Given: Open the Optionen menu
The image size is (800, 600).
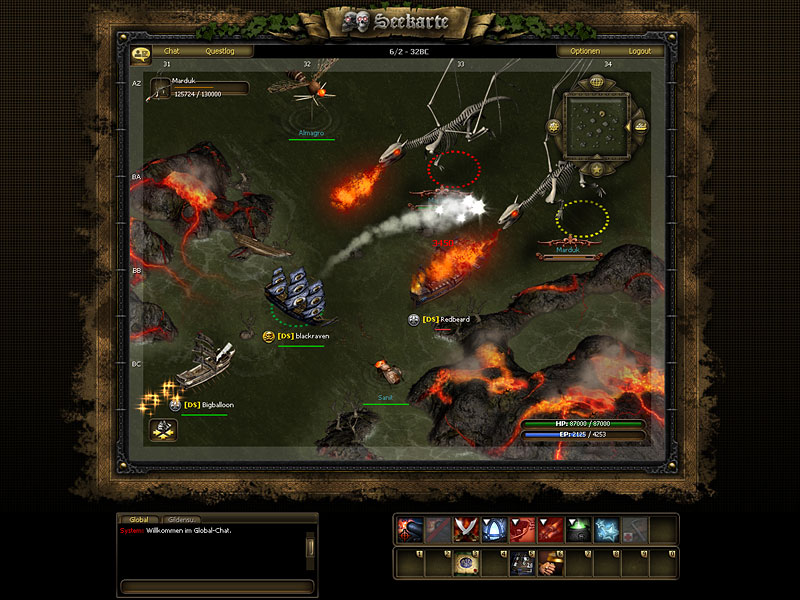Looking at the screenshot, I should pyautogui.click(x=585, y=51).
